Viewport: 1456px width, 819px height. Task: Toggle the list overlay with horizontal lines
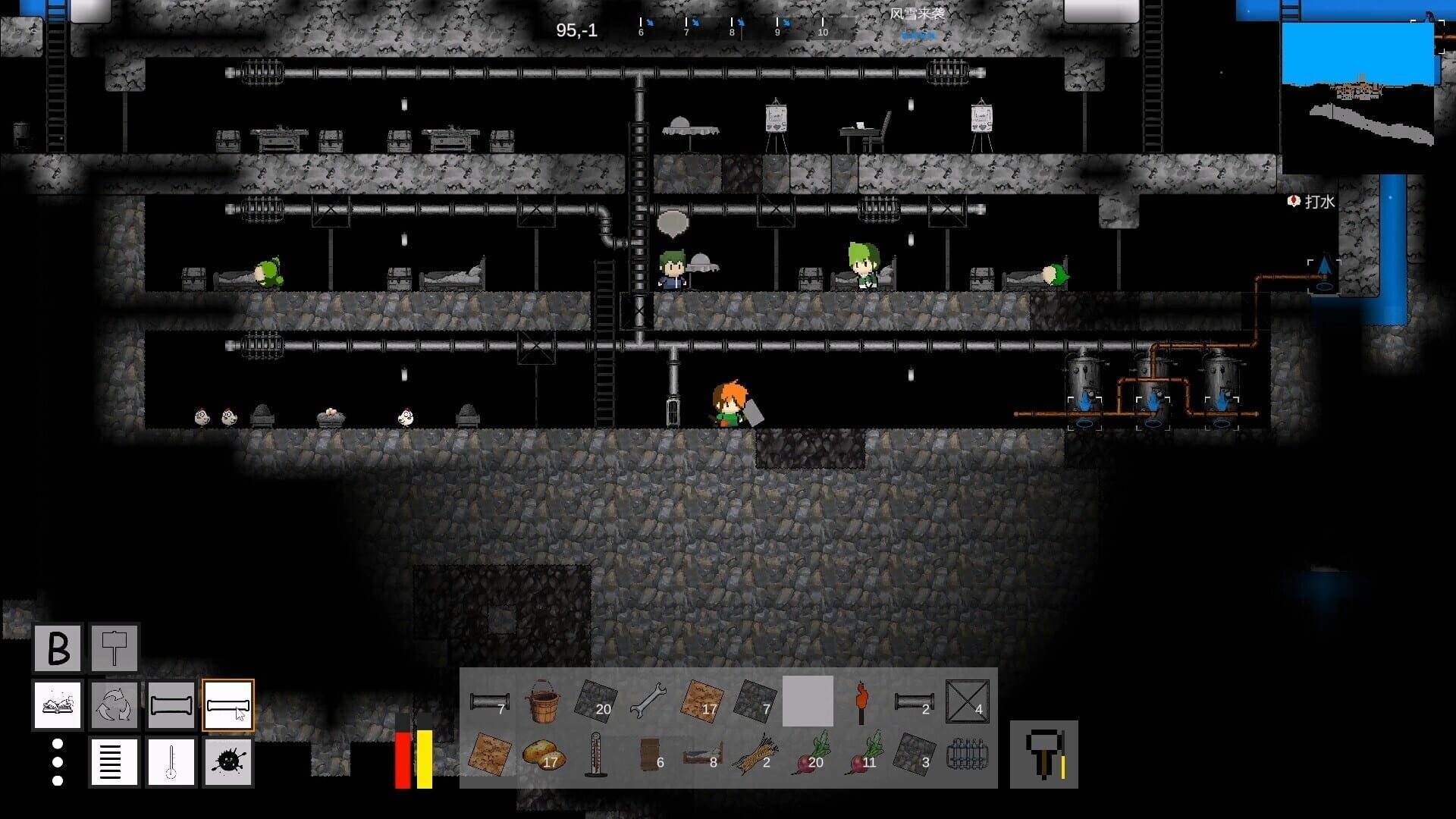(x=114, y=762)
